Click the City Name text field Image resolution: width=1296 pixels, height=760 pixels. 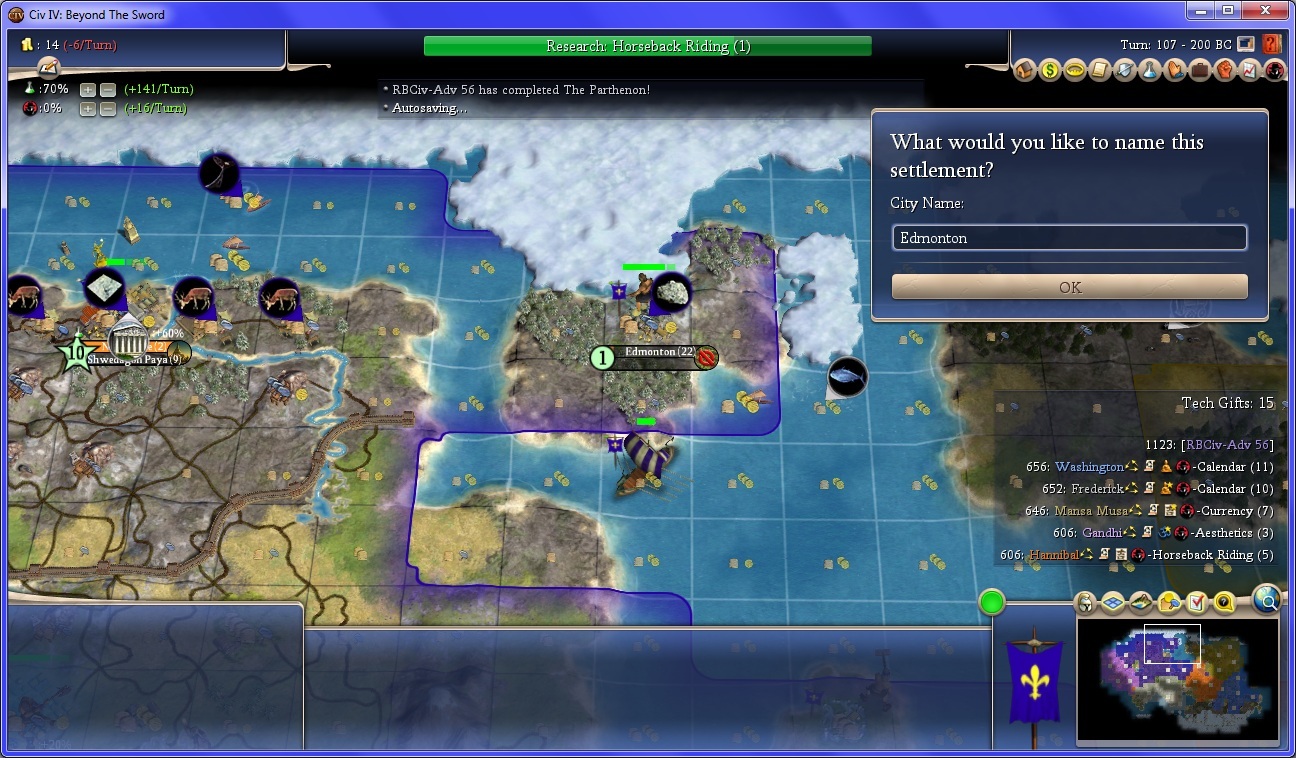(x=1069, y=238)
